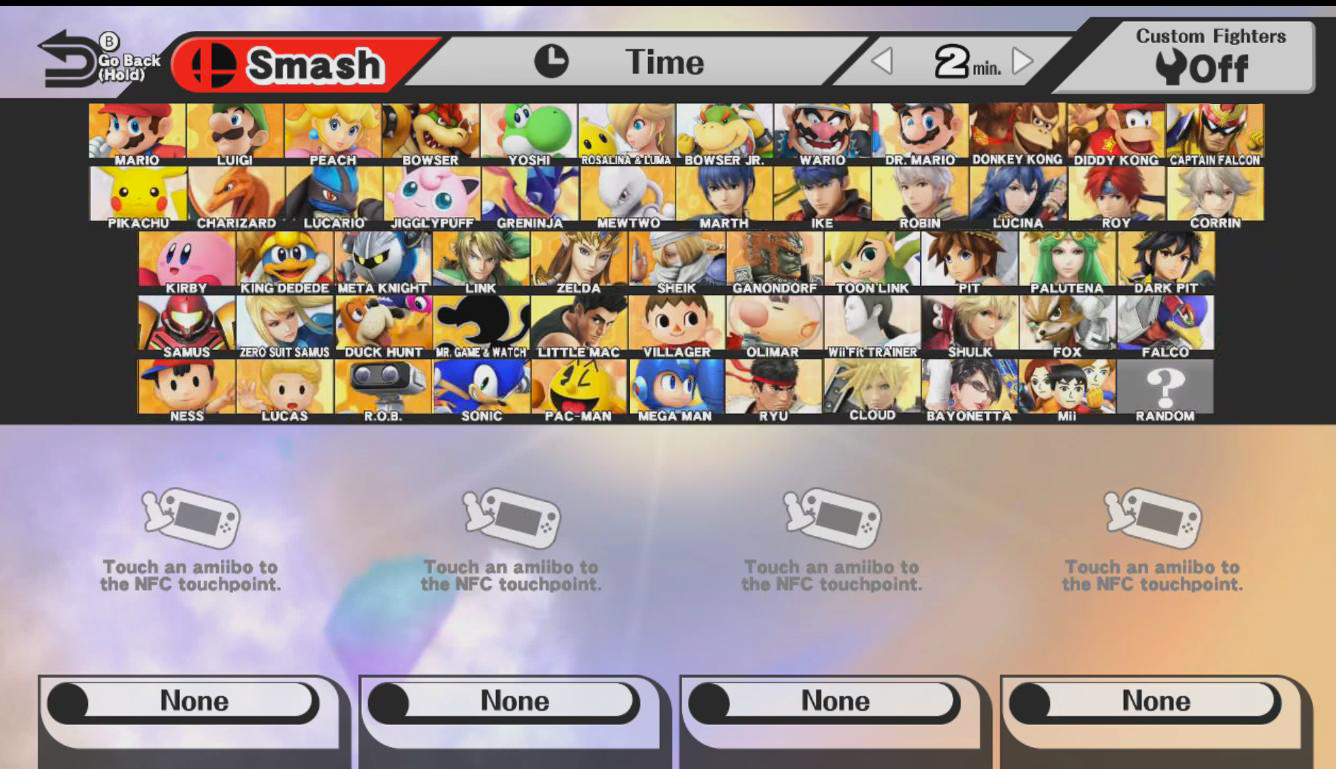Open the Time rule selector
The image size is (1336, 769).
(662, 62)
